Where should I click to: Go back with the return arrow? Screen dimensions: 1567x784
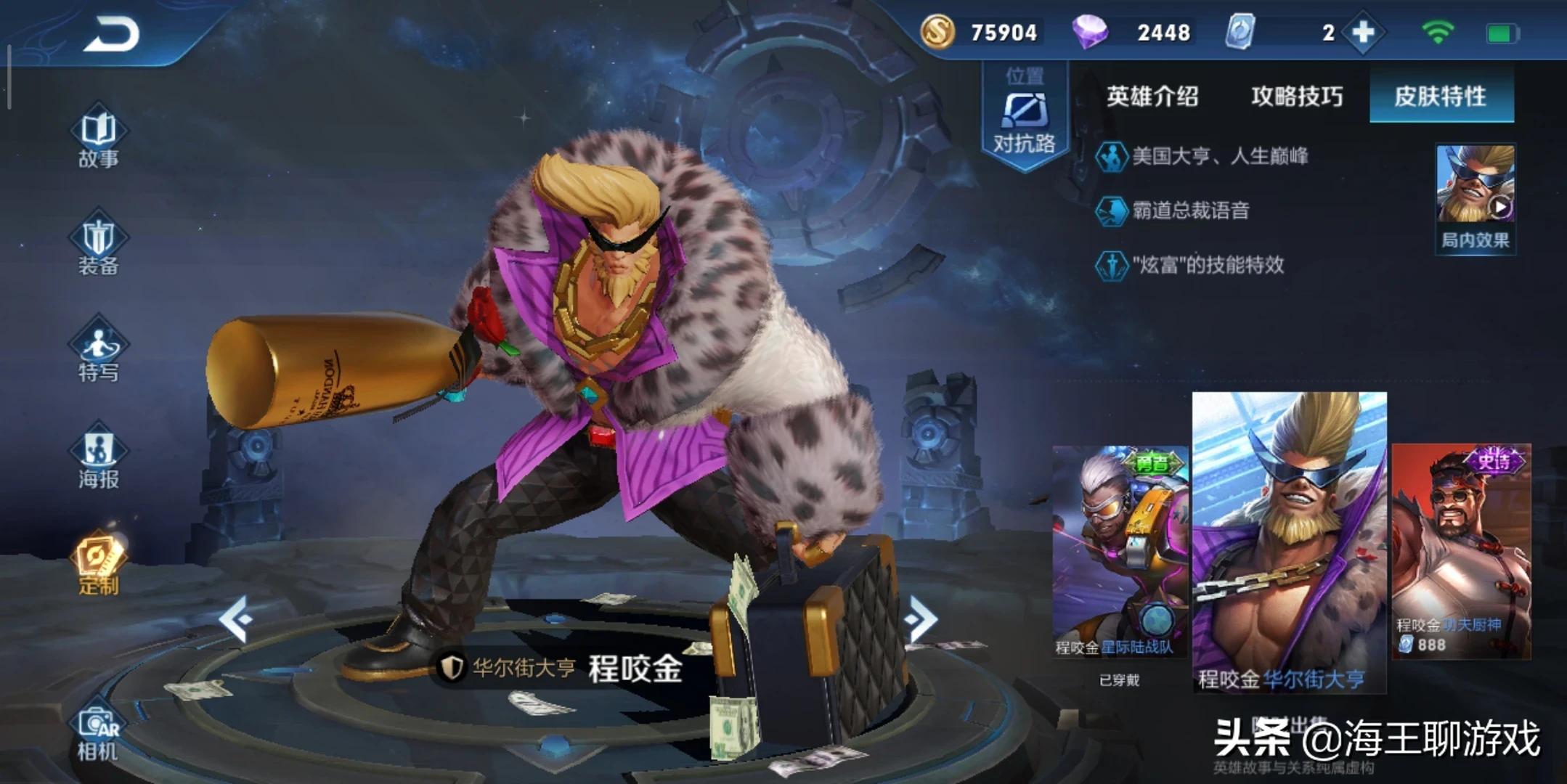[x=111, y=34]
